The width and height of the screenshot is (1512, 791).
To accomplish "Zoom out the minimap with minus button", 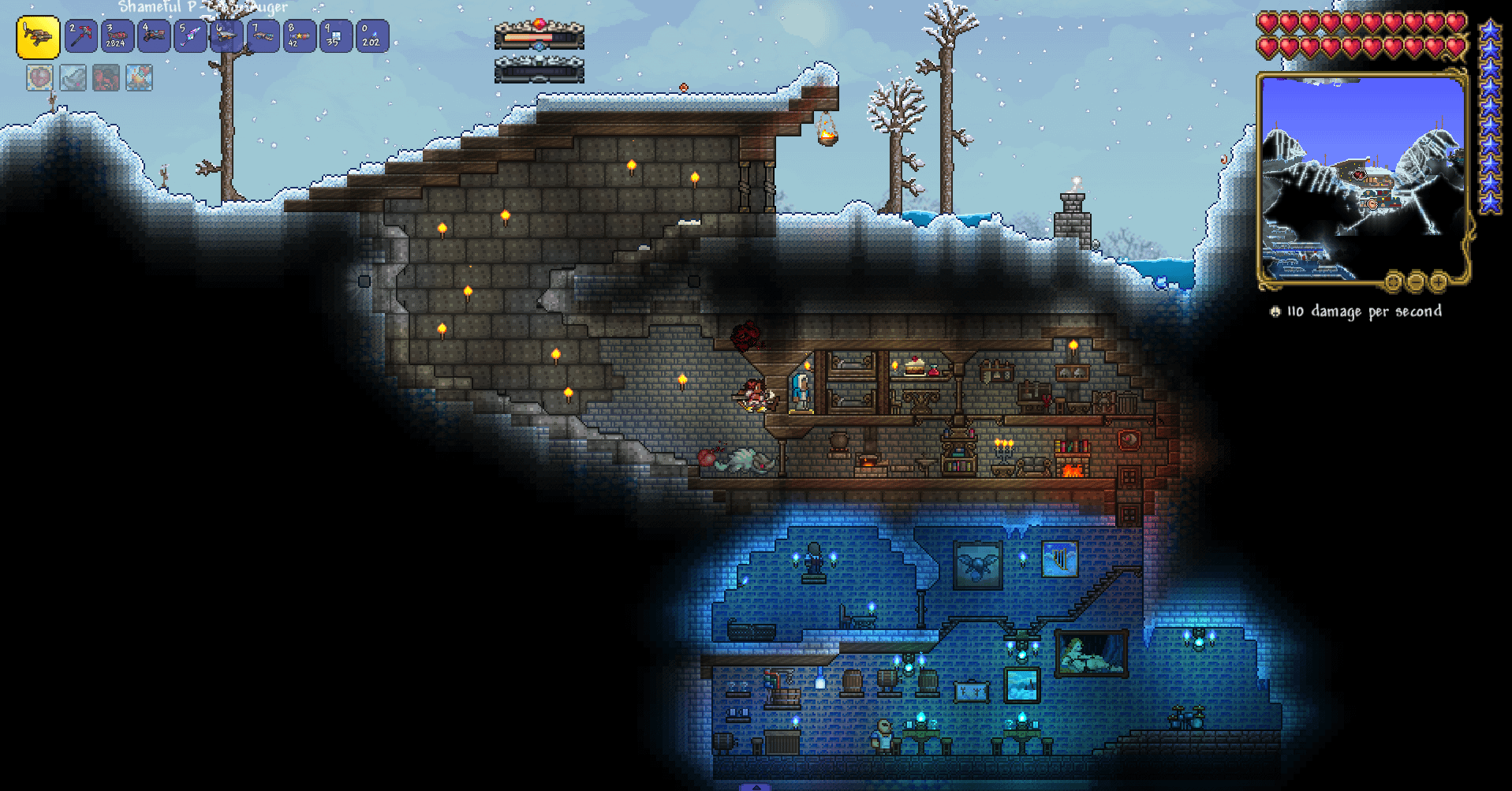I will pos(1416,281).
